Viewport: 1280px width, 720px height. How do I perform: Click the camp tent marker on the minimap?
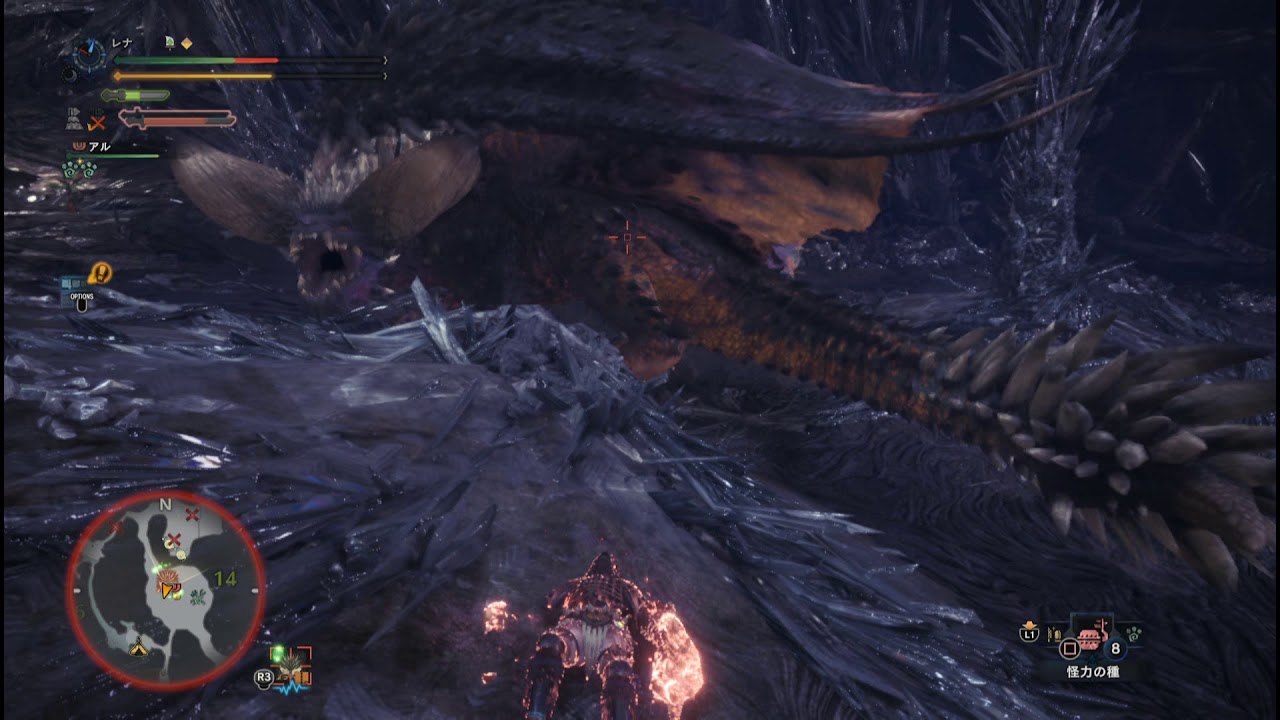coord(138,650)
